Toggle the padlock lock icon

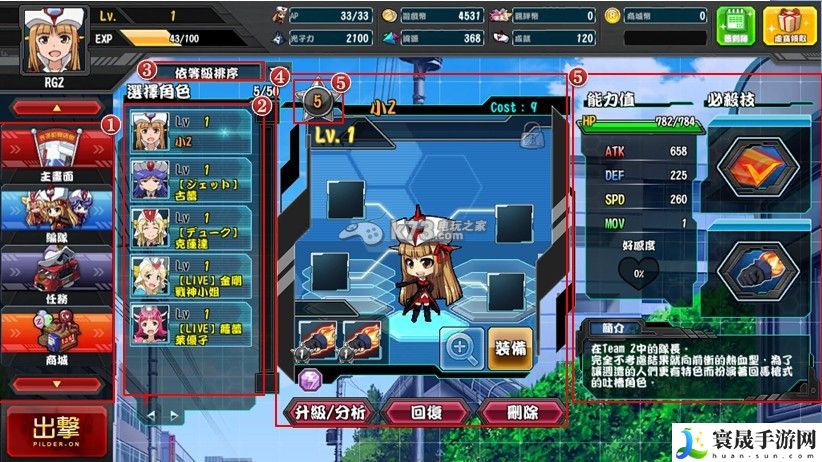531,133
